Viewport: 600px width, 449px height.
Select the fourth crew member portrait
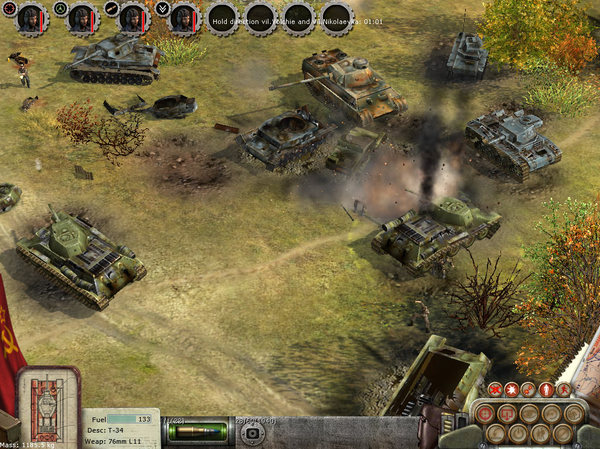click(183, 17)
